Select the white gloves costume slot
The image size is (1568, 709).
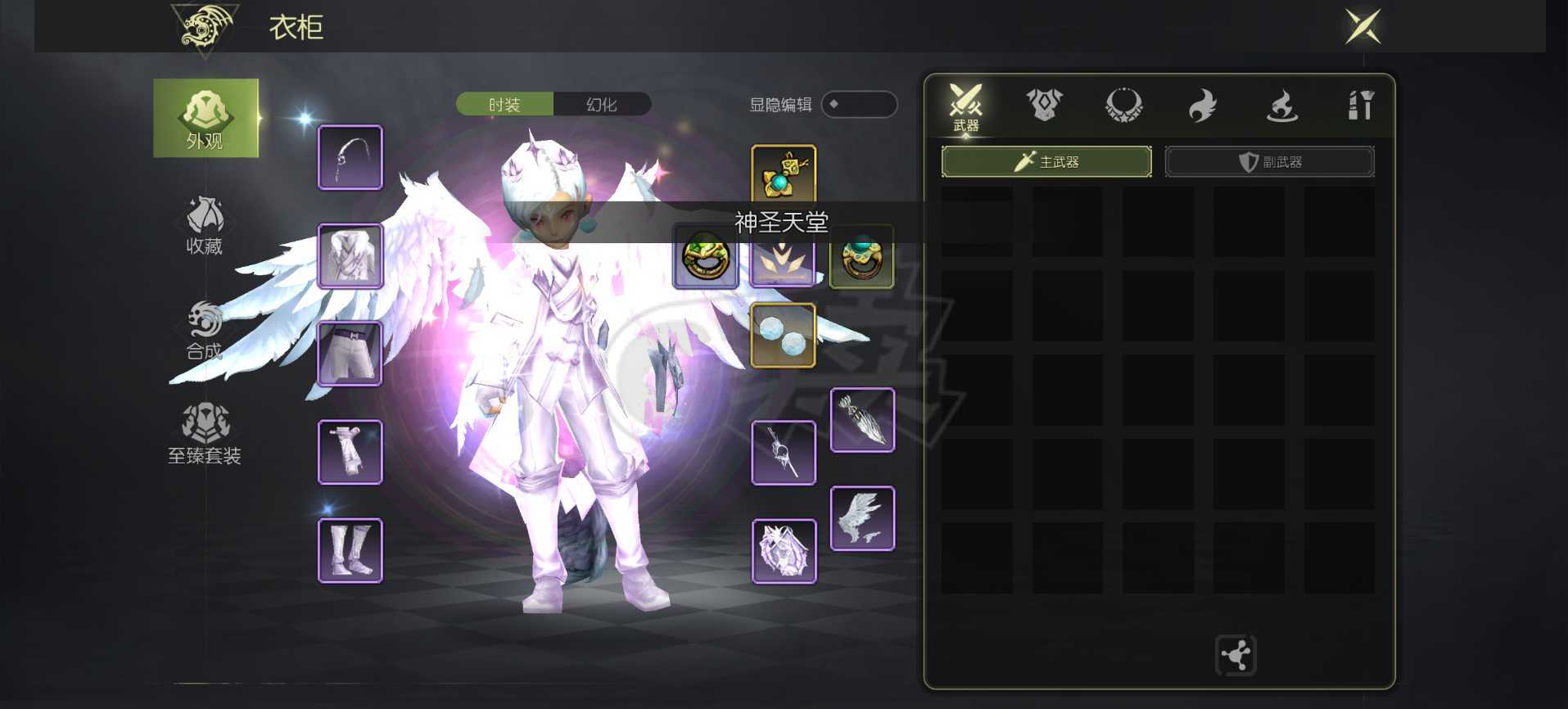350,452
